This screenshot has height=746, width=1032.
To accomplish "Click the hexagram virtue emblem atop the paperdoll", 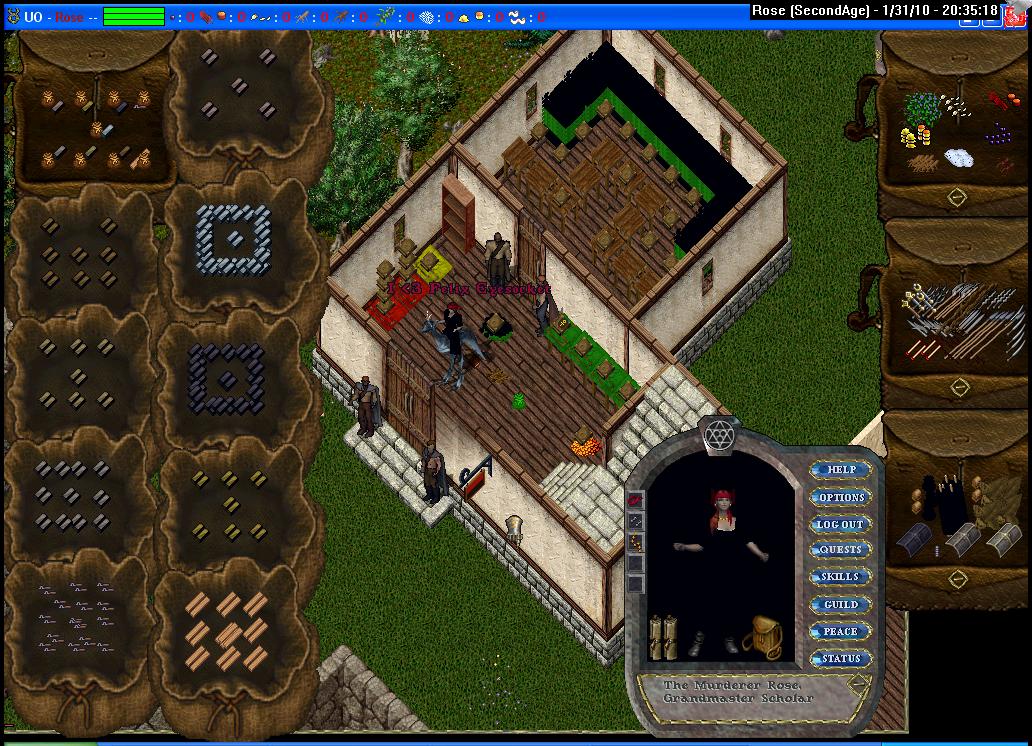I will pyautogui.click(x=718, y=434).
